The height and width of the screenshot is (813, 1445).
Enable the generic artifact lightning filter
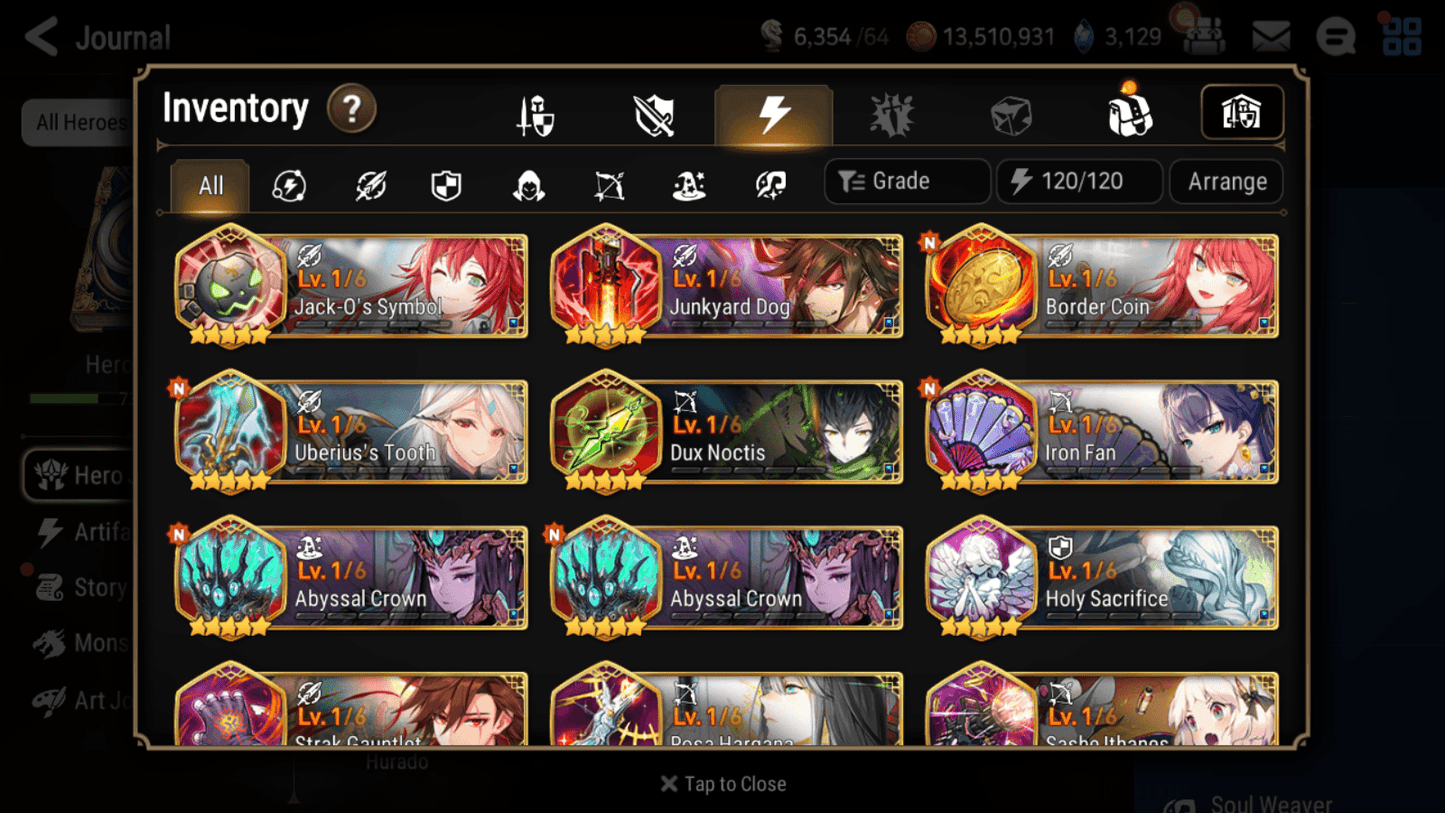coord(290,182)
